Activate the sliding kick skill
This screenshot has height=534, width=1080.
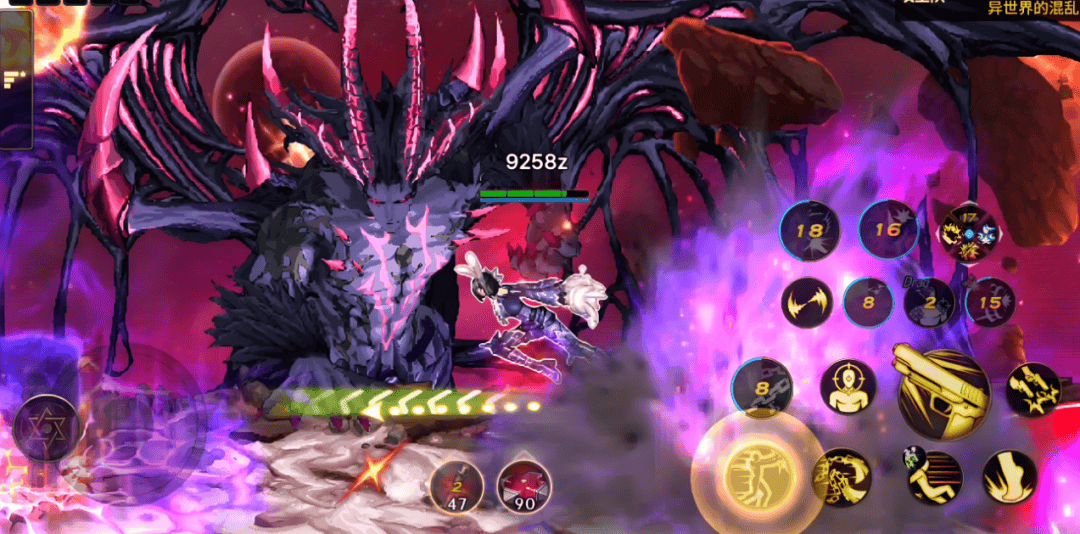tap(935, 477)
